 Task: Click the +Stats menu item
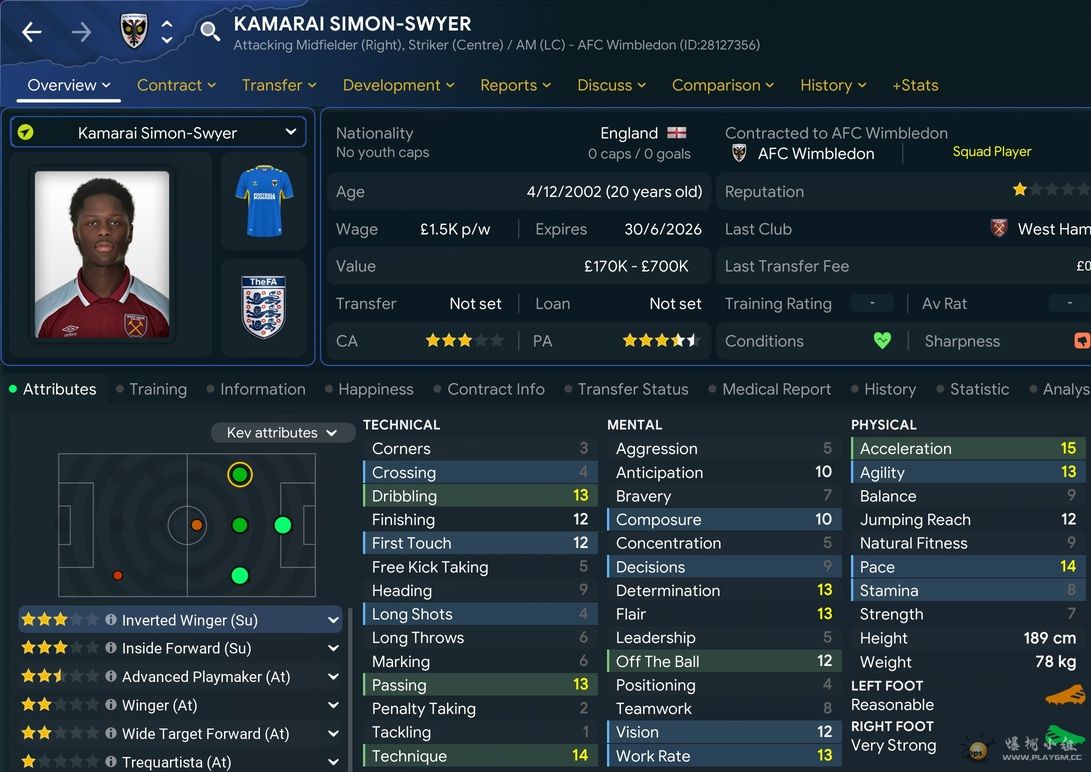click(x=915, y=85)
